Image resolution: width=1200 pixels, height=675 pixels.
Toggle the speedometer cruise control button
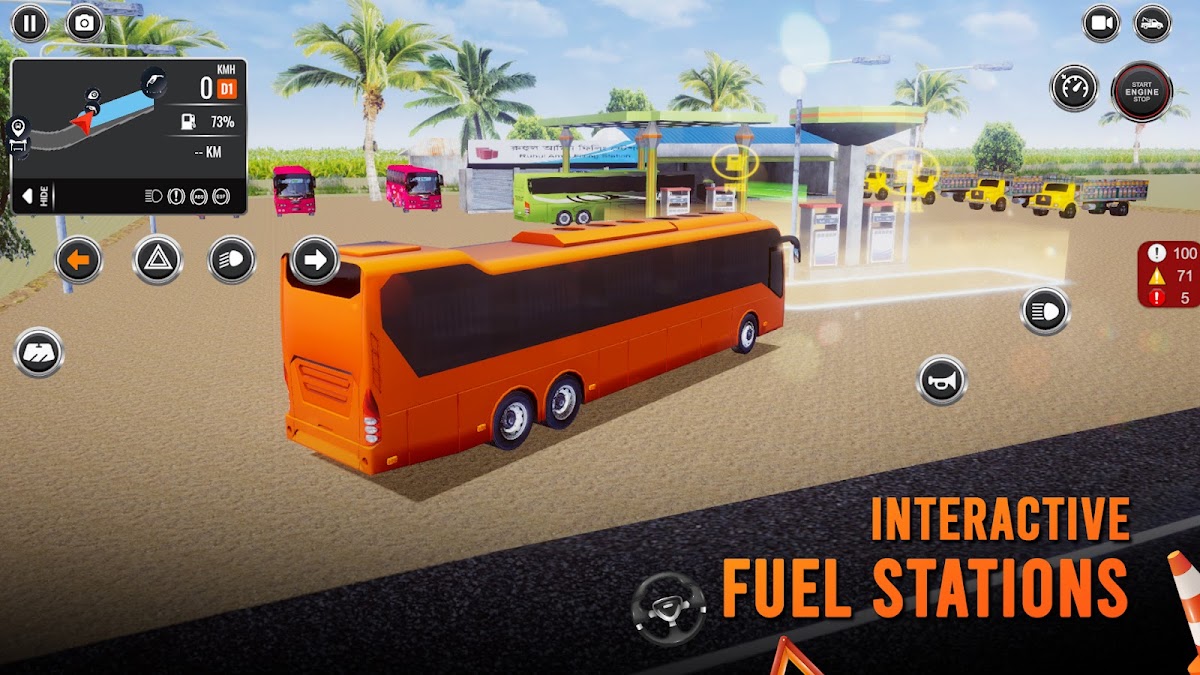(x=1074, y=88)
